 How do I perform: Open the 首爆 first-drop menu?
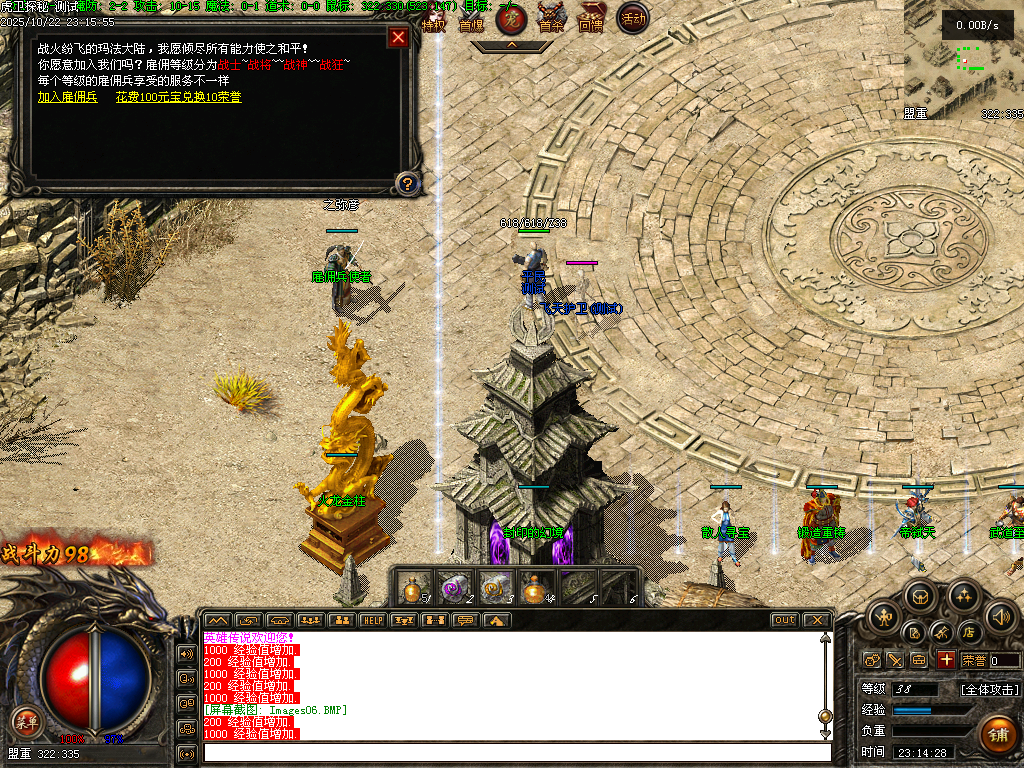[471, 20]
